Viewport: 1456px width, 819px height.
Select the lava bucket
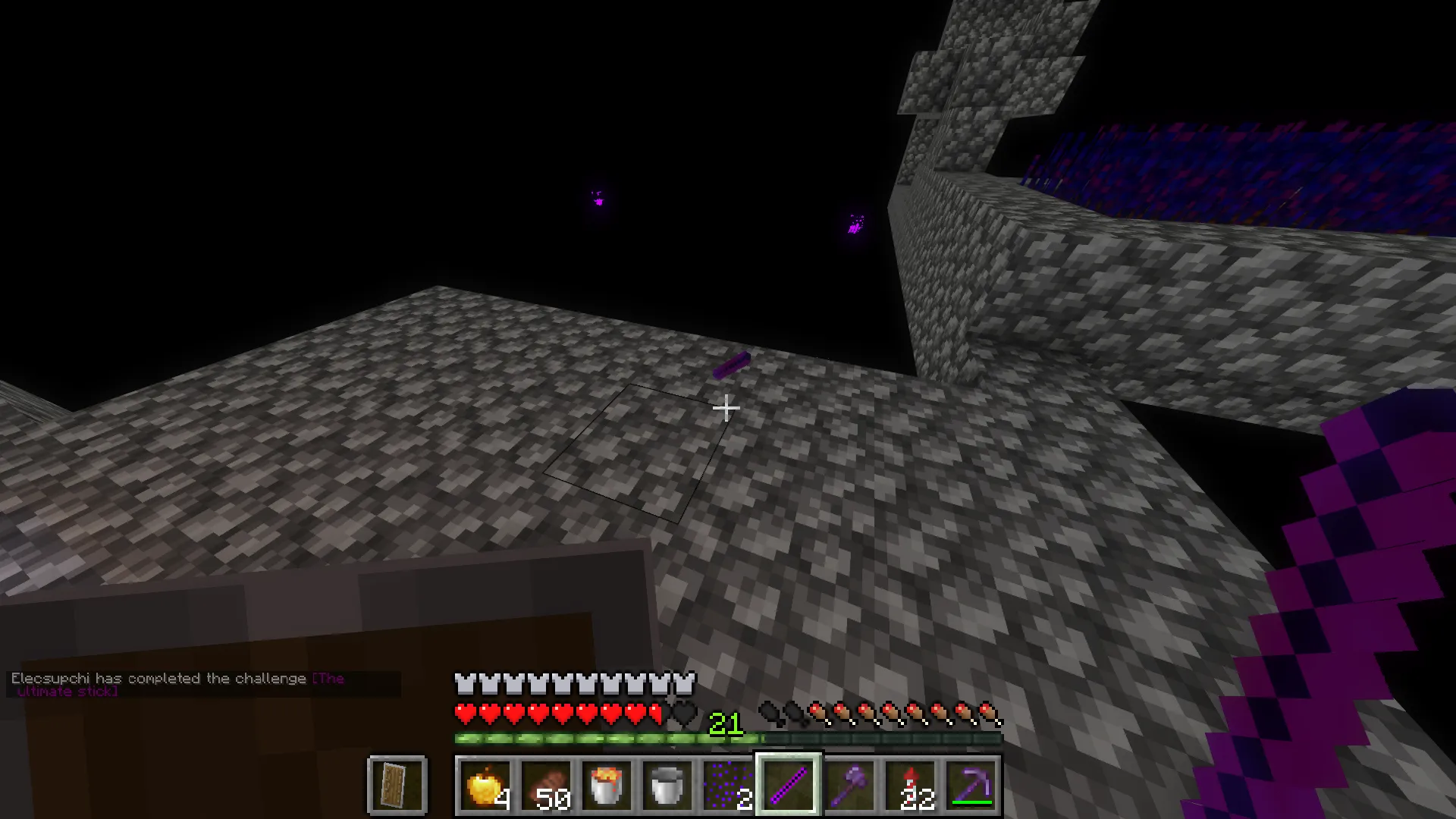coord(607,786)
